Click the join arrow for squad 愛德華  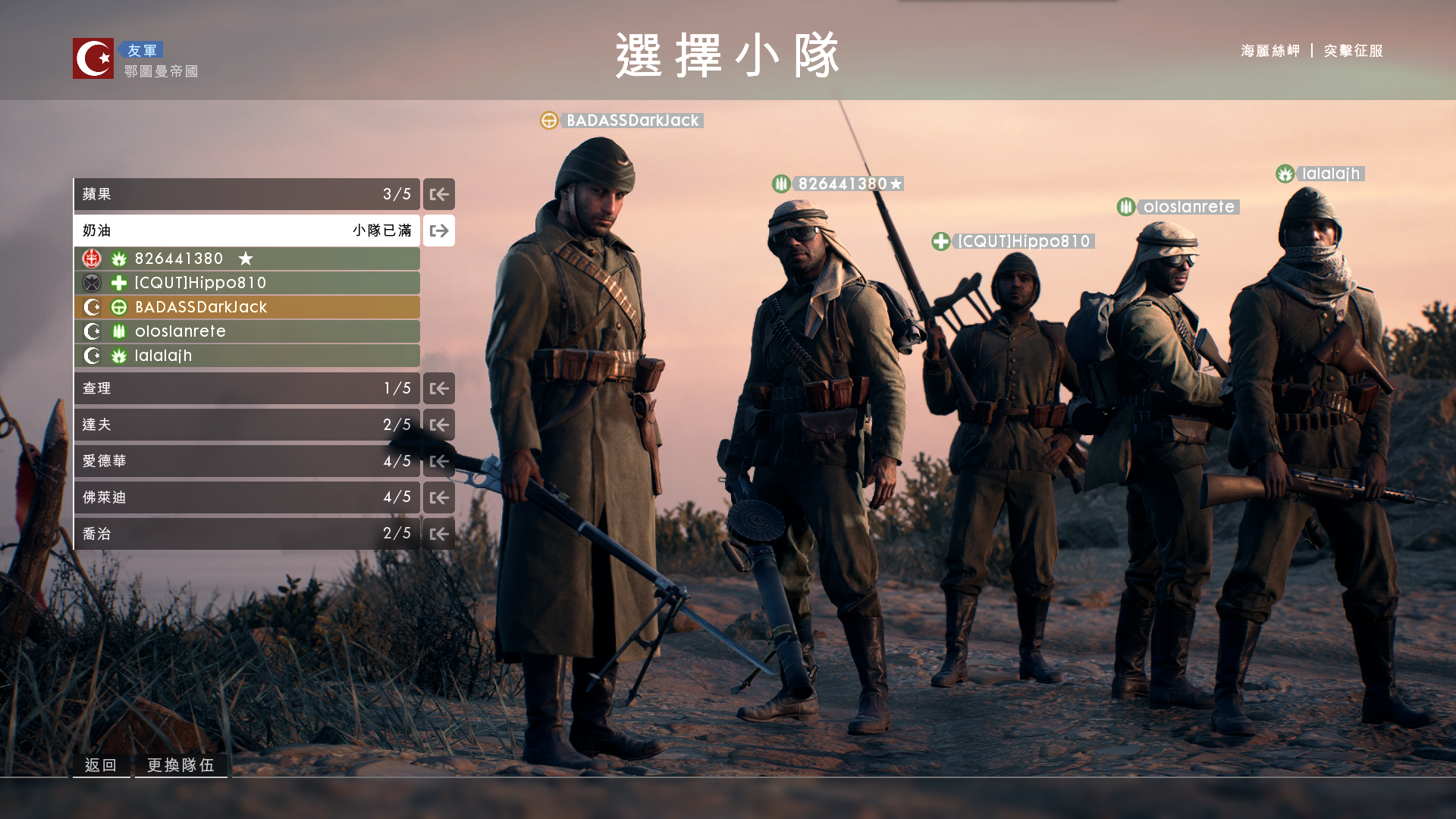[x=438, y=460]
